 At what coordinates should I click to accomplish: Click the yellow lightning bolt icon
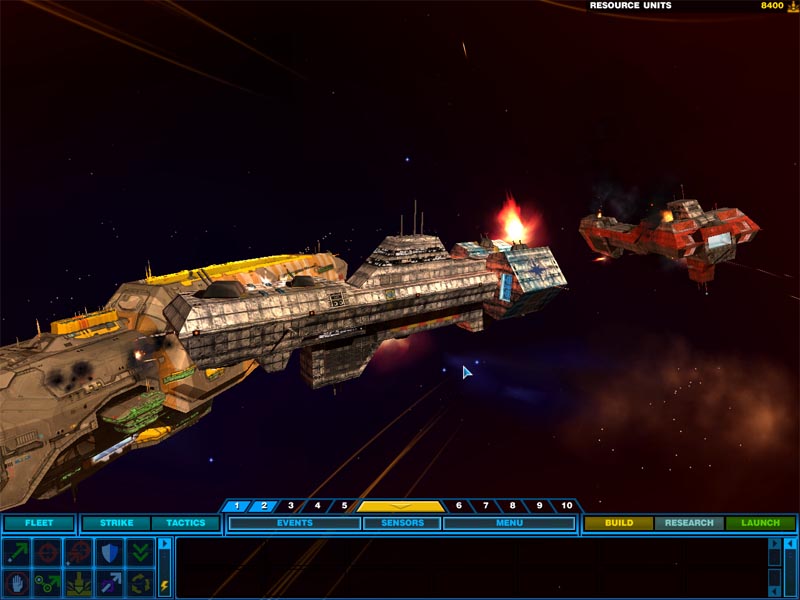(x=165, y=585)
